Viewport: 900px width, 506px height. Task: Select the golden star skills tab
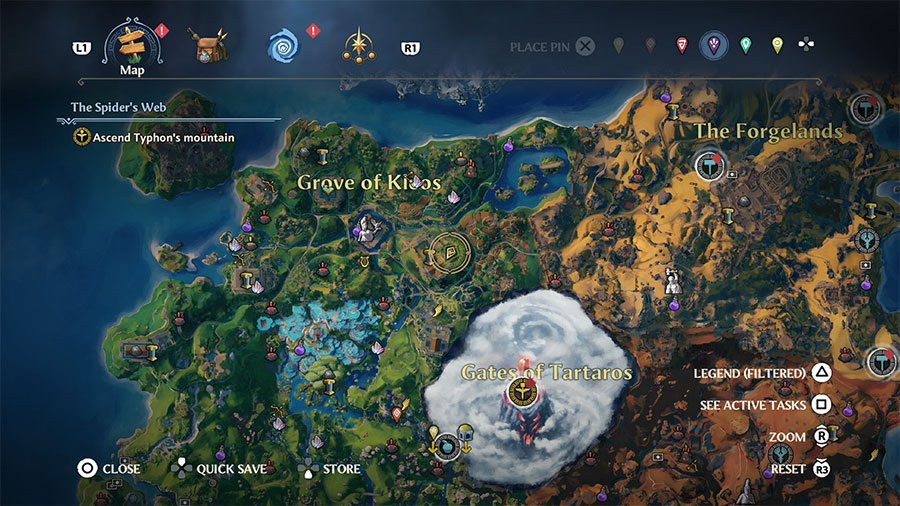point(357,46)
